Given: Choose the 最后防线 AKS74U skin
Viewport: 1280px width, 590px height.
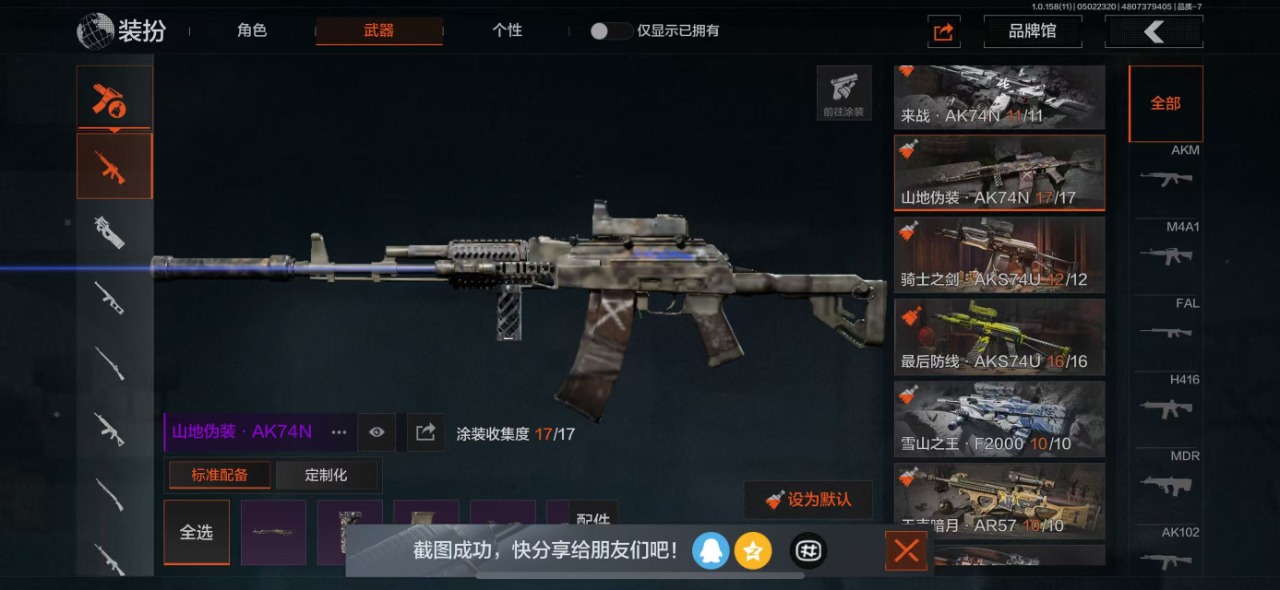Looking at the screenshot, I should (999, 337).
